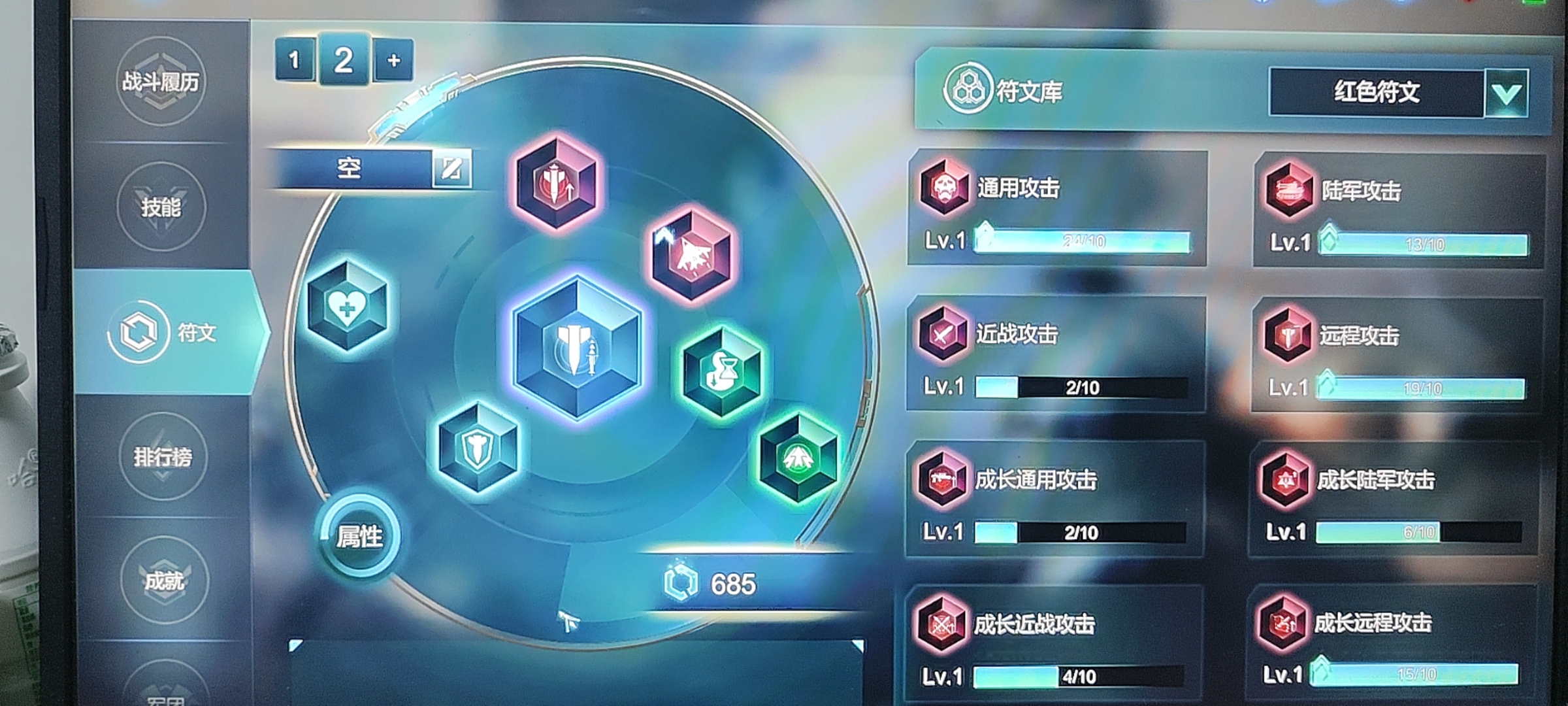Screen dimensions: 1568x706
Task: Click the central blue hexagon rune slot
Action: point(577,348)
